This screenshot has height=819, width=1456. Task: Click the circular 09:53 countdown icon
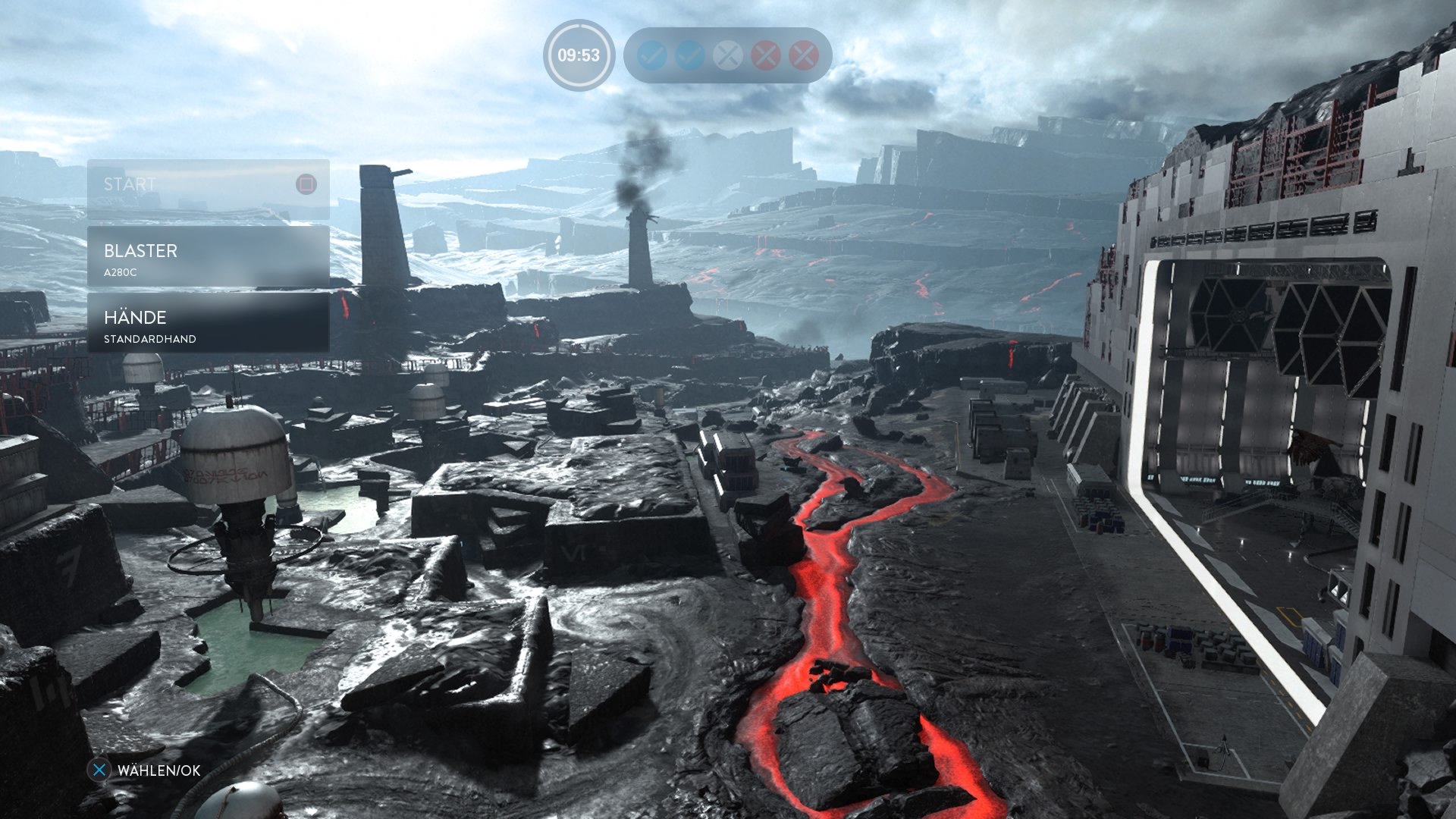(x=579, y=55)
